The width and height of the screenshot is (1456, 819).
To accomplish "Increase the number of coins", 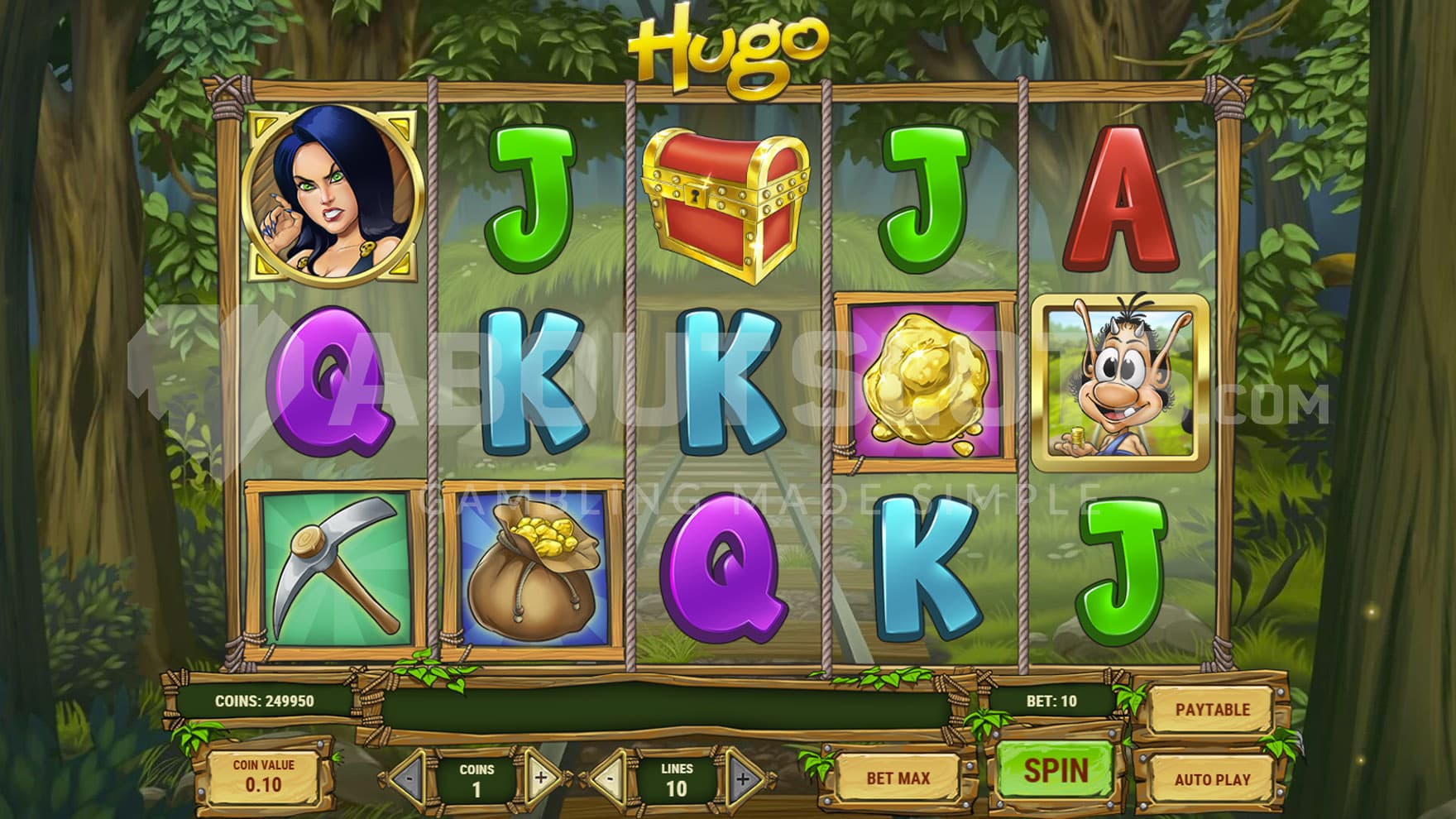I will tap(540, 778).
